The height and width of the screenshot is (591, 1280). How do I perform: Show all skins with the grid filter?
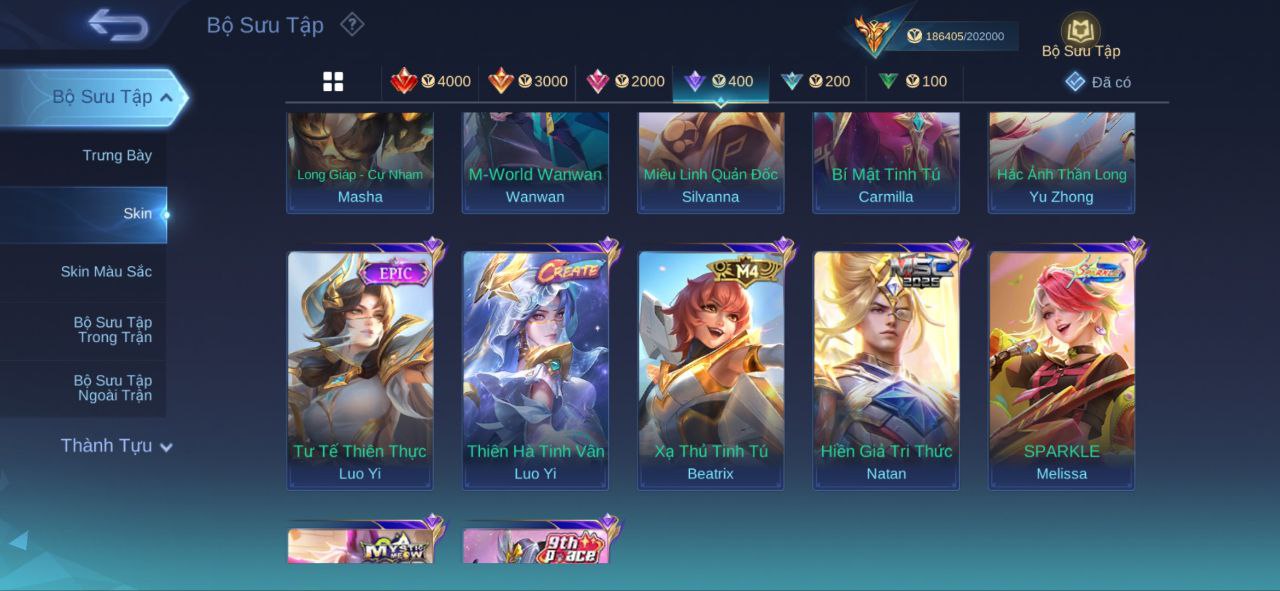pyautogui.click(x=333, y=82)
